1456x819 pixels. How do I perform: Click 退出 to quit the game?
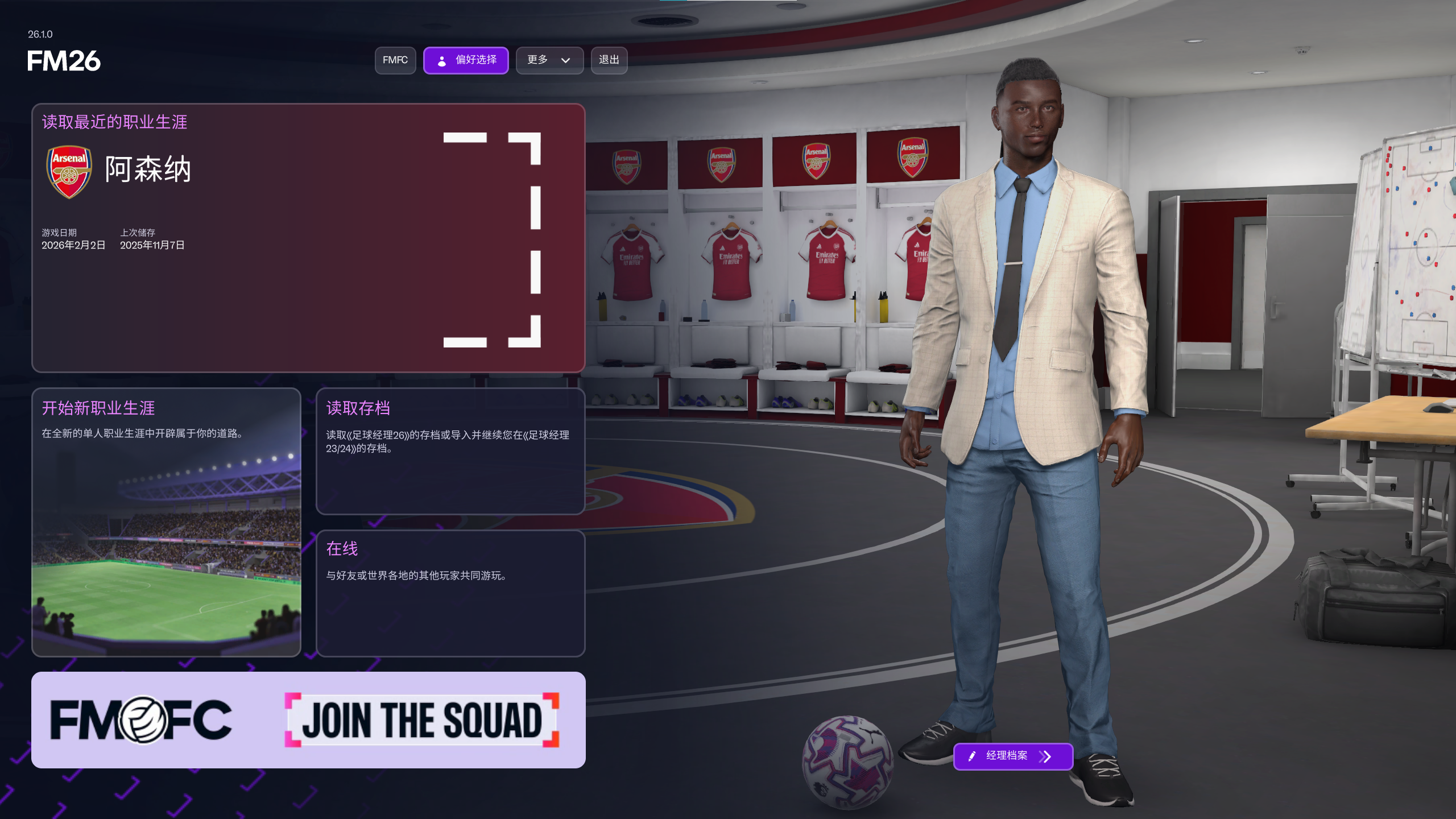click(609, 60)
